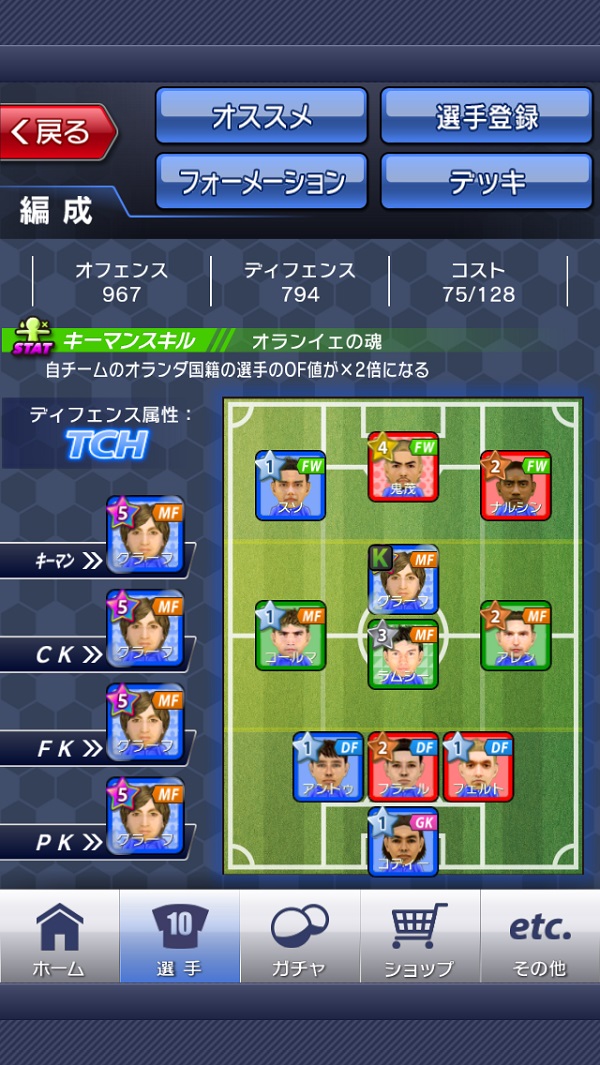
Task: Open 選手登録 player registration
Action: [x=486, y=116]
